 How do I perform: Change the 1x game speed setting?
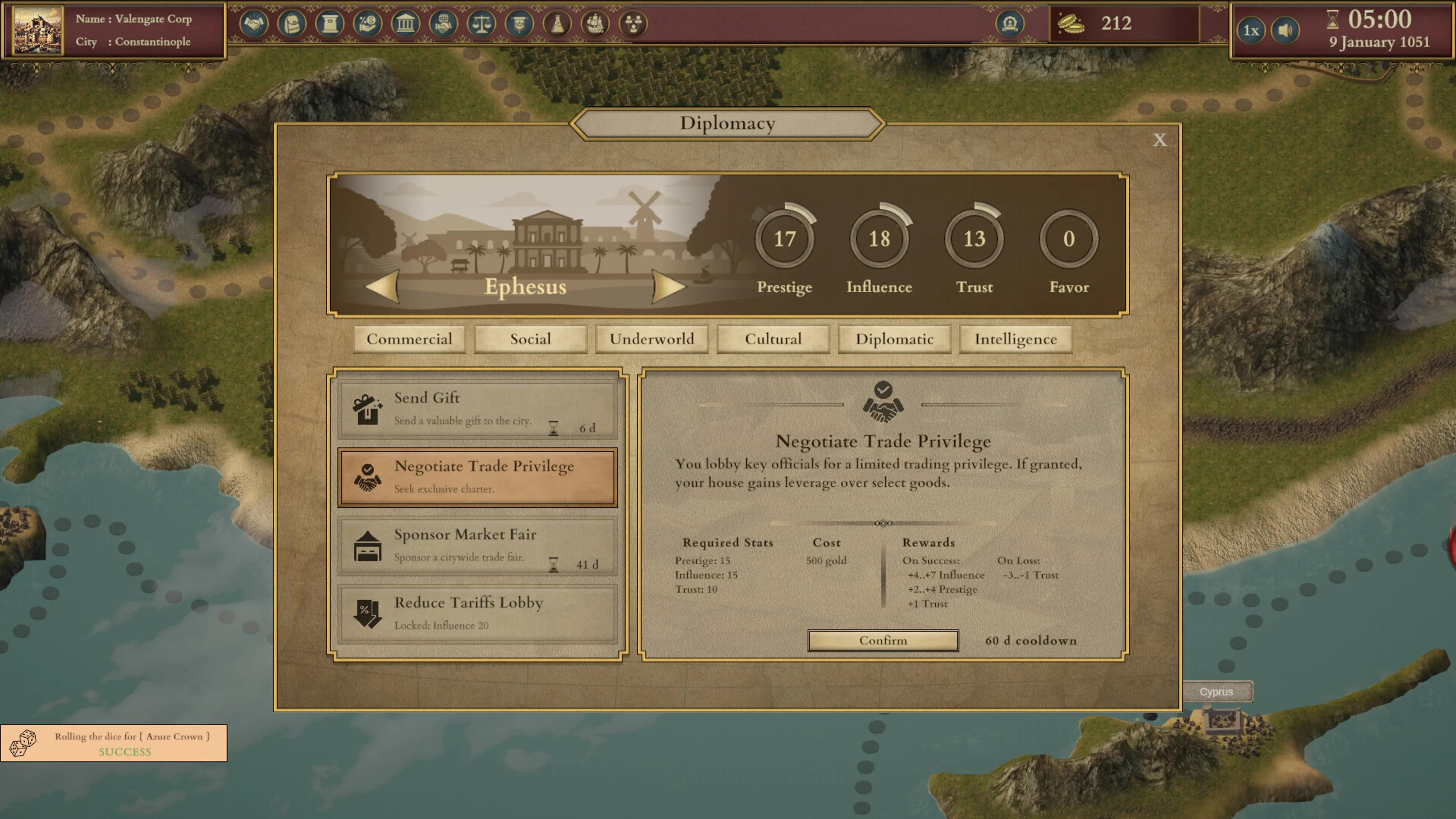[1251, 30]
